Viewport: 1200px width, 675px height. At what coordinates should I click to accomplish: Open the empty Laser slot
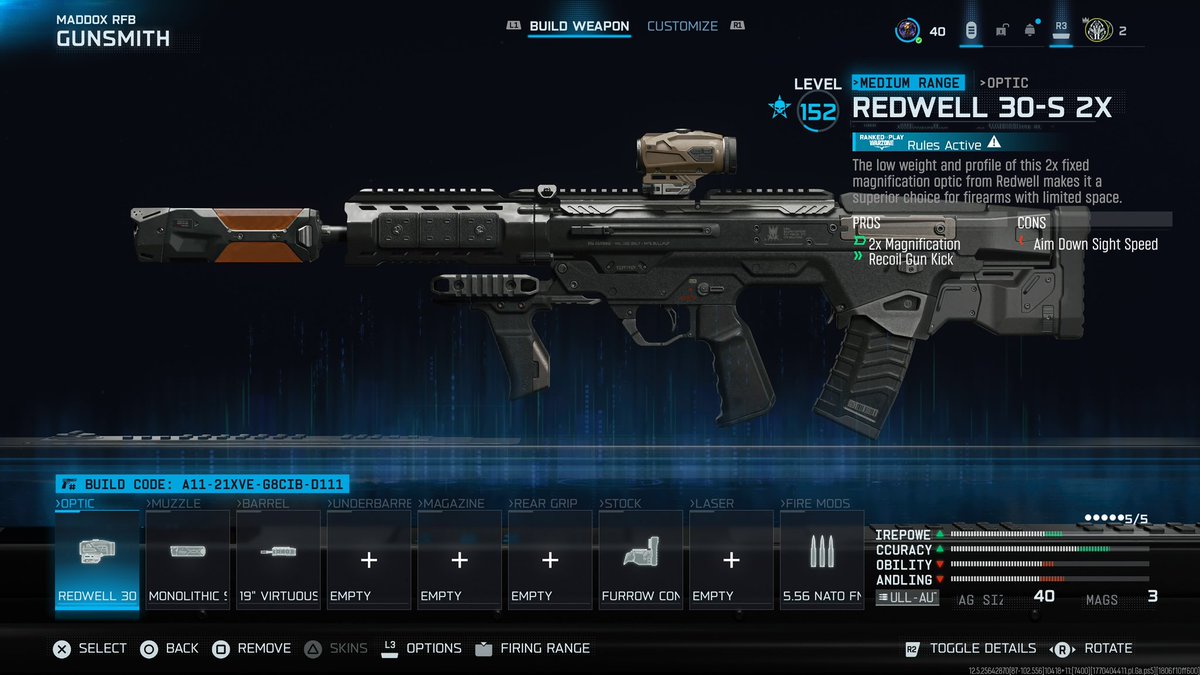tap(731, 559)
